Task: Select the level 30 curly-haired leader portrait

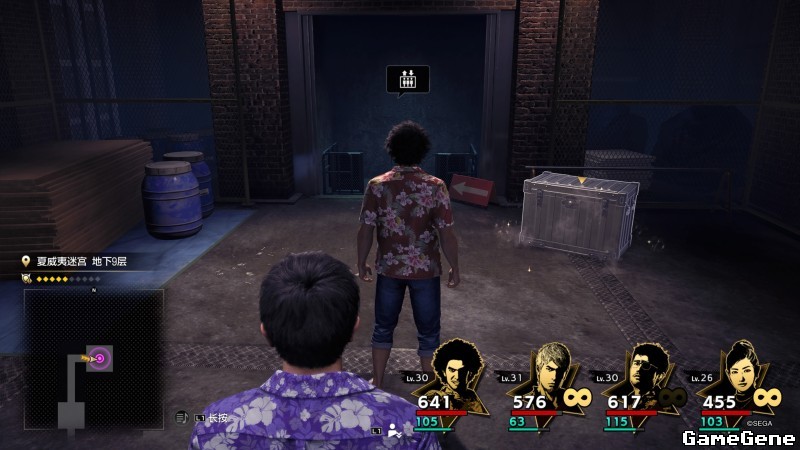Action: point(463,377)
